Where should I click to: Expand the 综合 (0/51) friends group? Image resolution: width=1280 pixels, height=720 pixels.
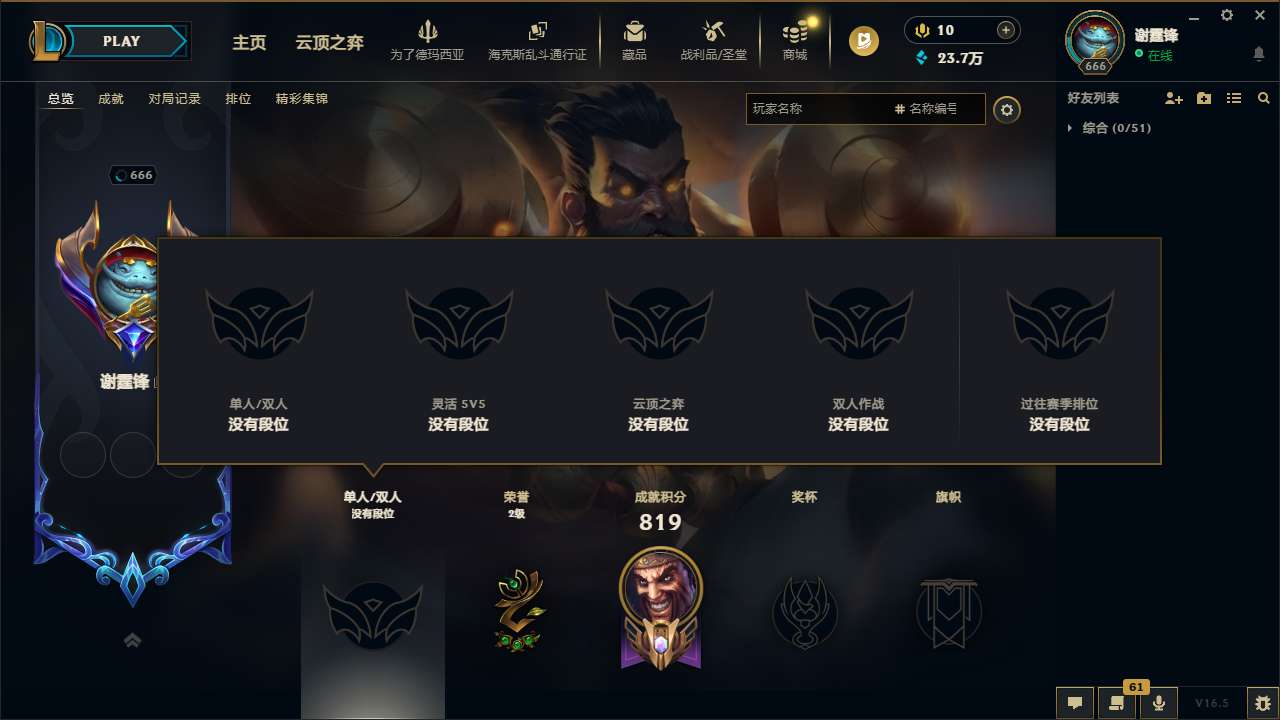pos(1113,128)
